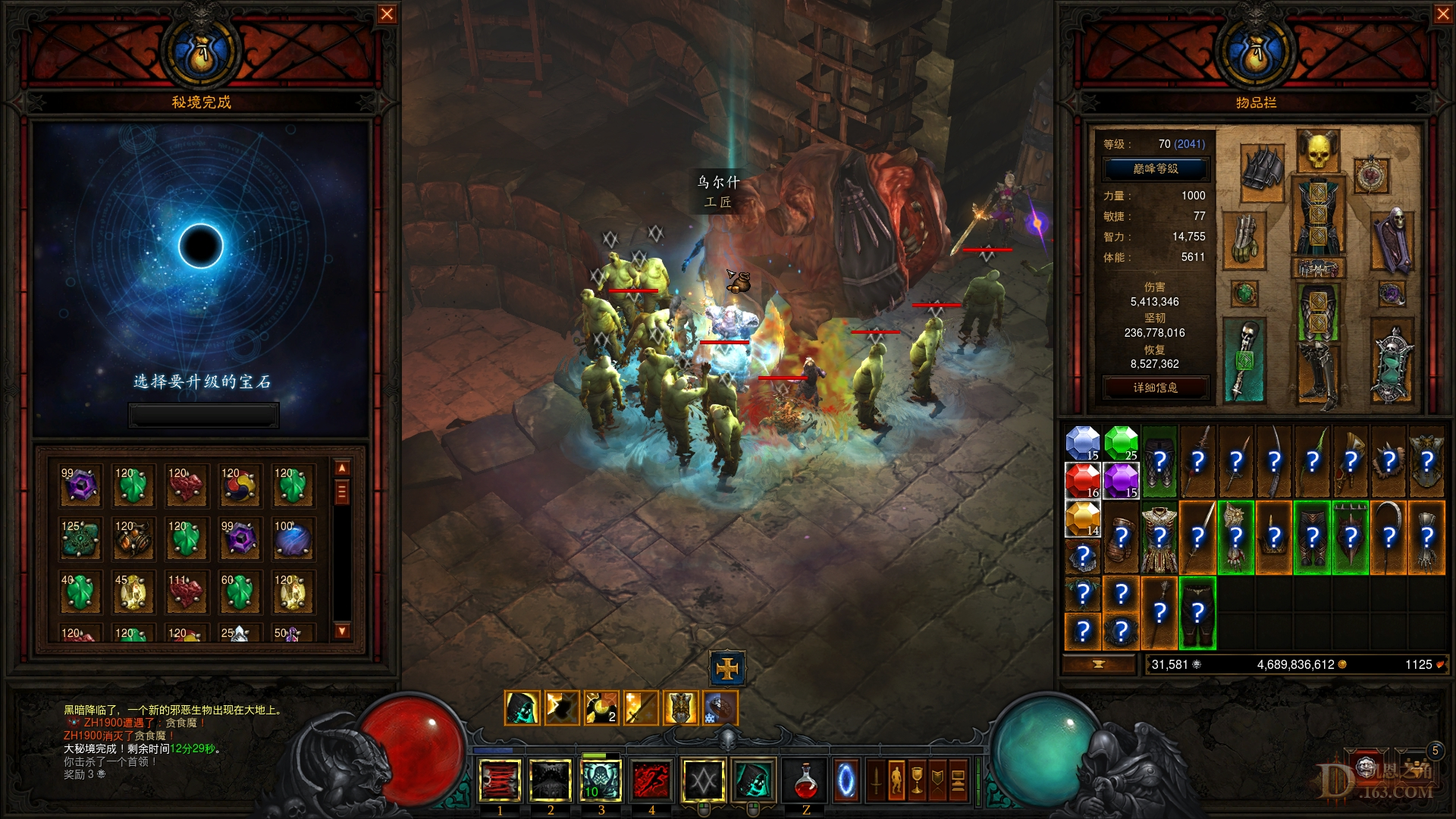Click the 巅峰等级 Paragon button
The image size is (1456, 819).
coord(1157,170)
